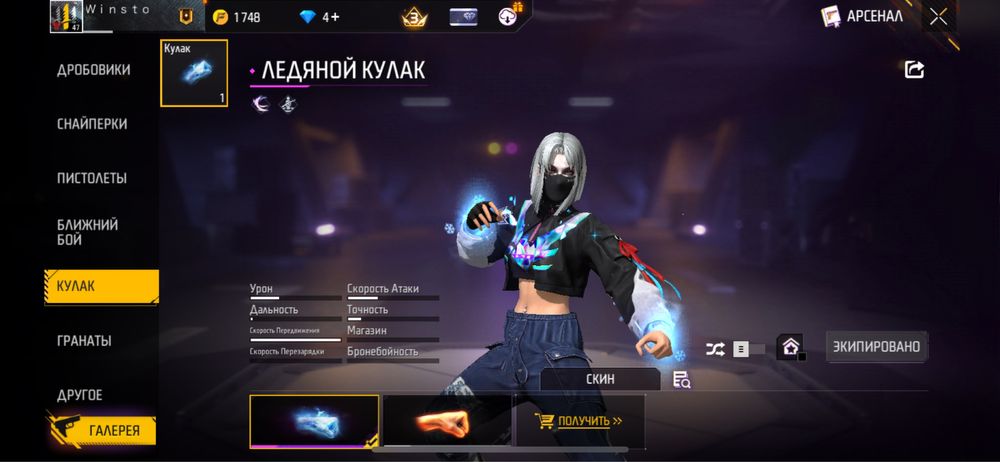1000x462 pixels.
Task: Open the Другое category
Action: (80, 395)
